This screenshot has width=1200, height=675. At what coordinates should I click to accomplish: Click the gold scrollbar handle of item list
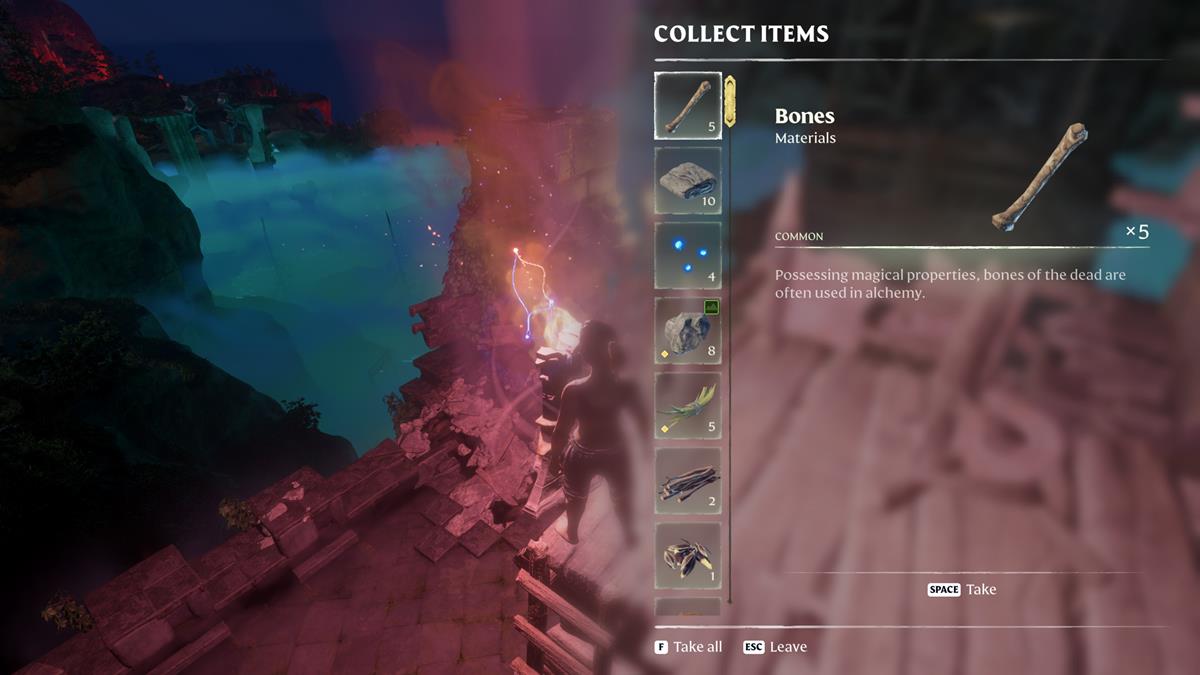pyautogui.click(x=730, y=102)
